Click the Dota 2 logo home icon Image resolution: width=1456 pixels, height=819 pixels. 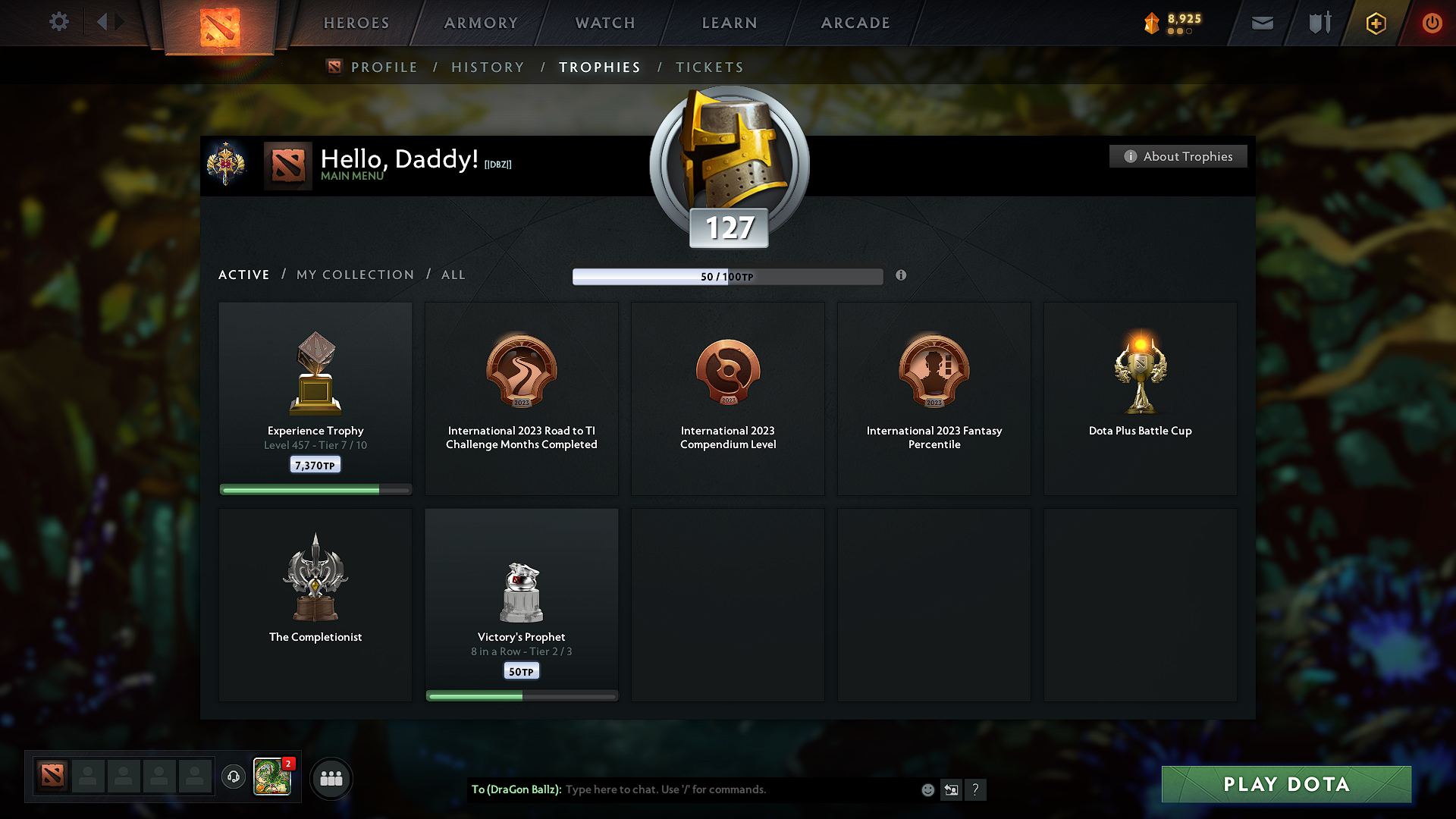pyautogui.click(x=219, y=23)
